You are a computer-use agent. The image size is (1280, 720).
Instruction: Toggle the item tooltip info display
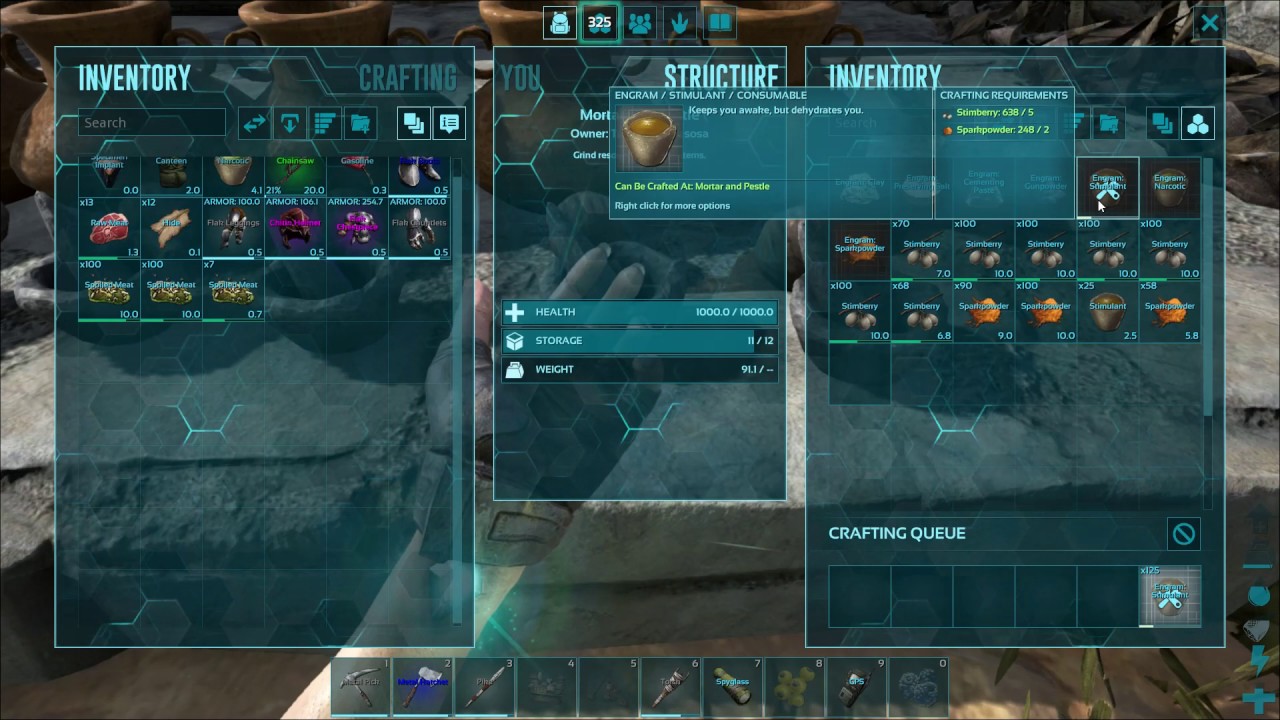click(x=449, y=122)
